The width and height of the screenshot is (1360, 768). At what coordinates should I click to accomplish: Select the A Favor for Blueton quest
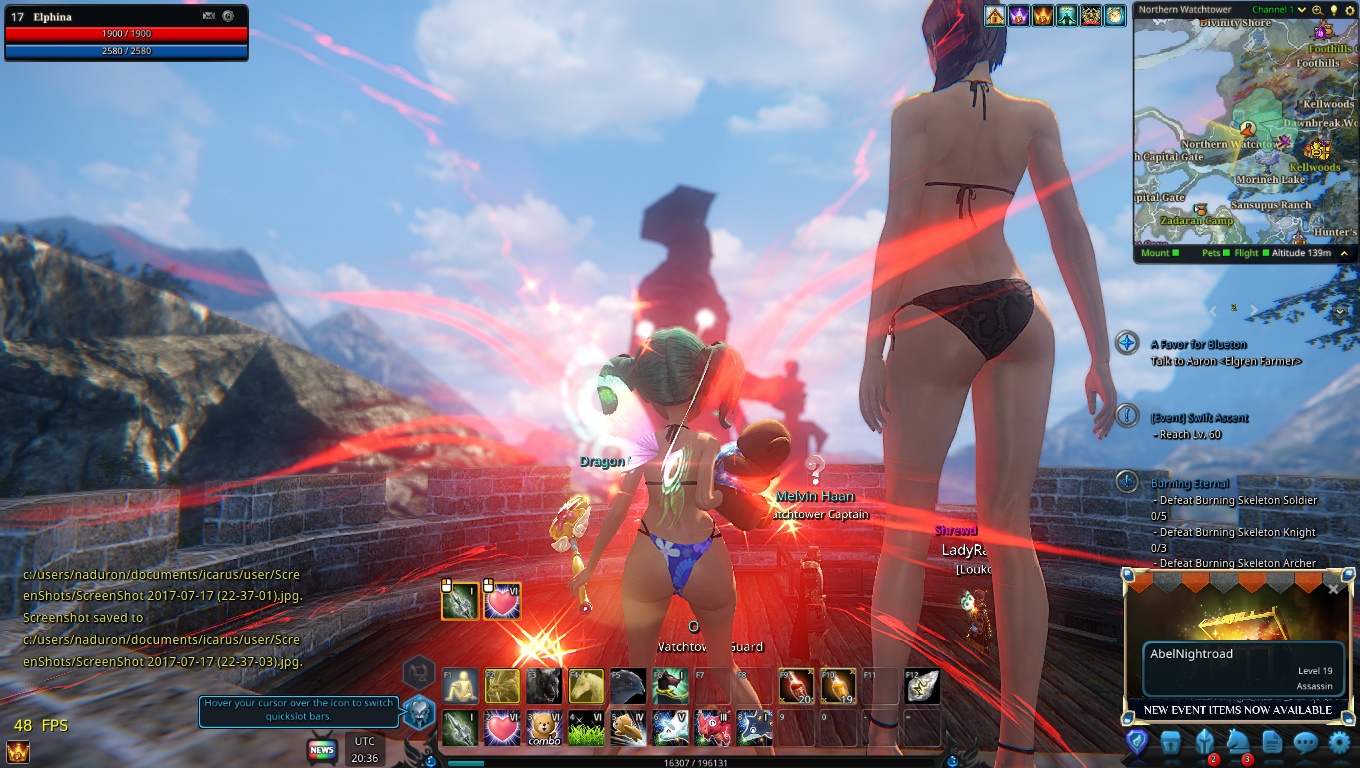1200,344
